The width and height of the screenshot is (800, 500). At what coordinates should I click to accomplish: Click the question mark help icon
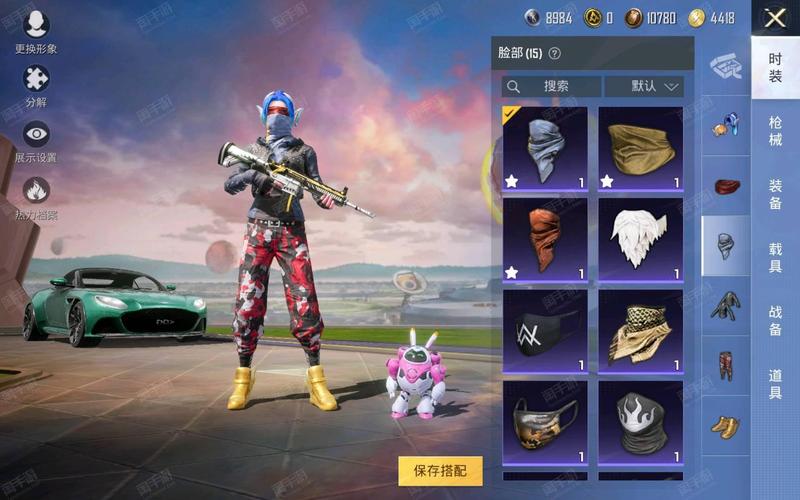(x=555, y=53)
